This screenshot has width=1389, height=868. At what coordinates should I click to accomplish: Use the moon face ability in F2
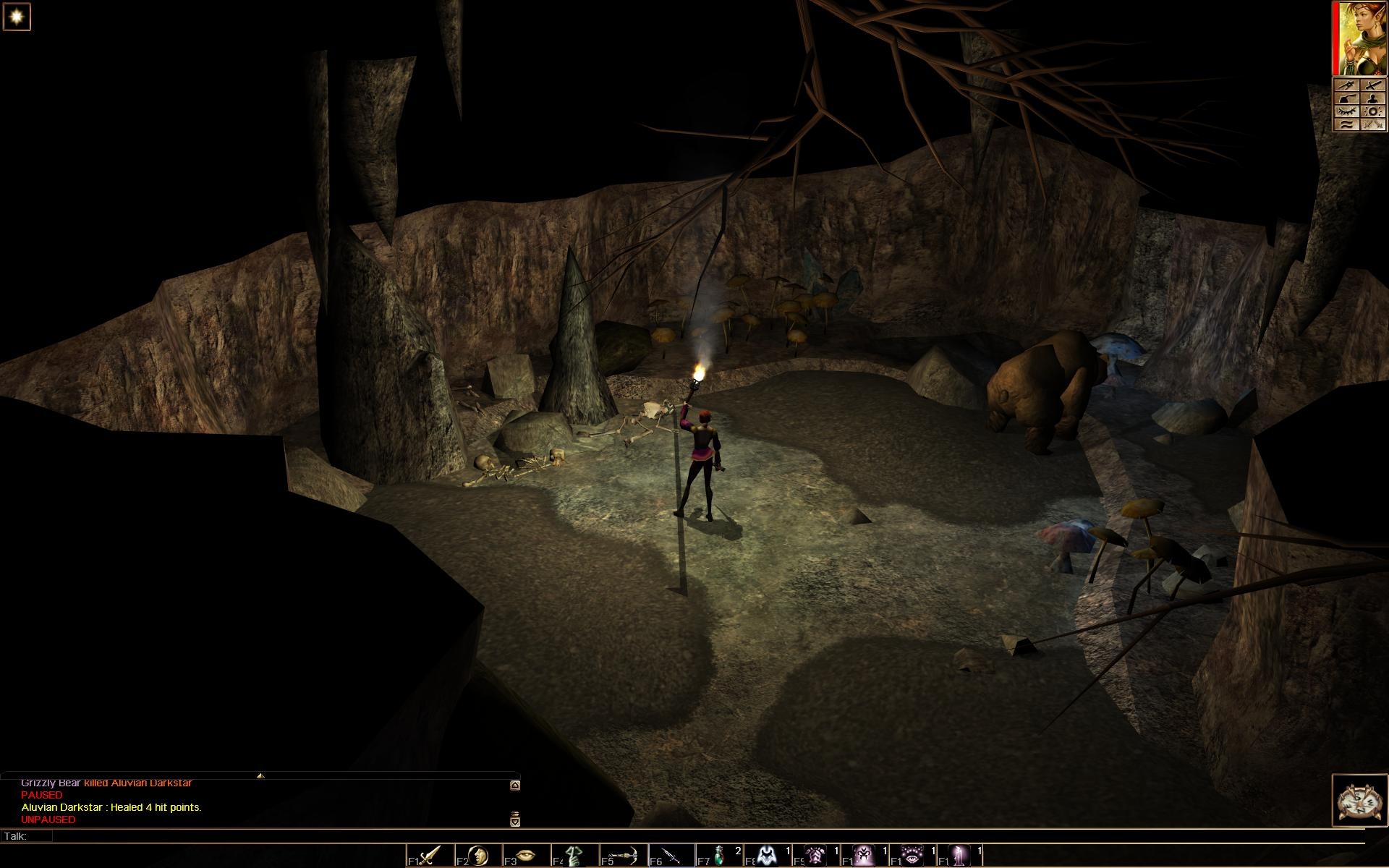pyautogui.click(x=478, y=856)
